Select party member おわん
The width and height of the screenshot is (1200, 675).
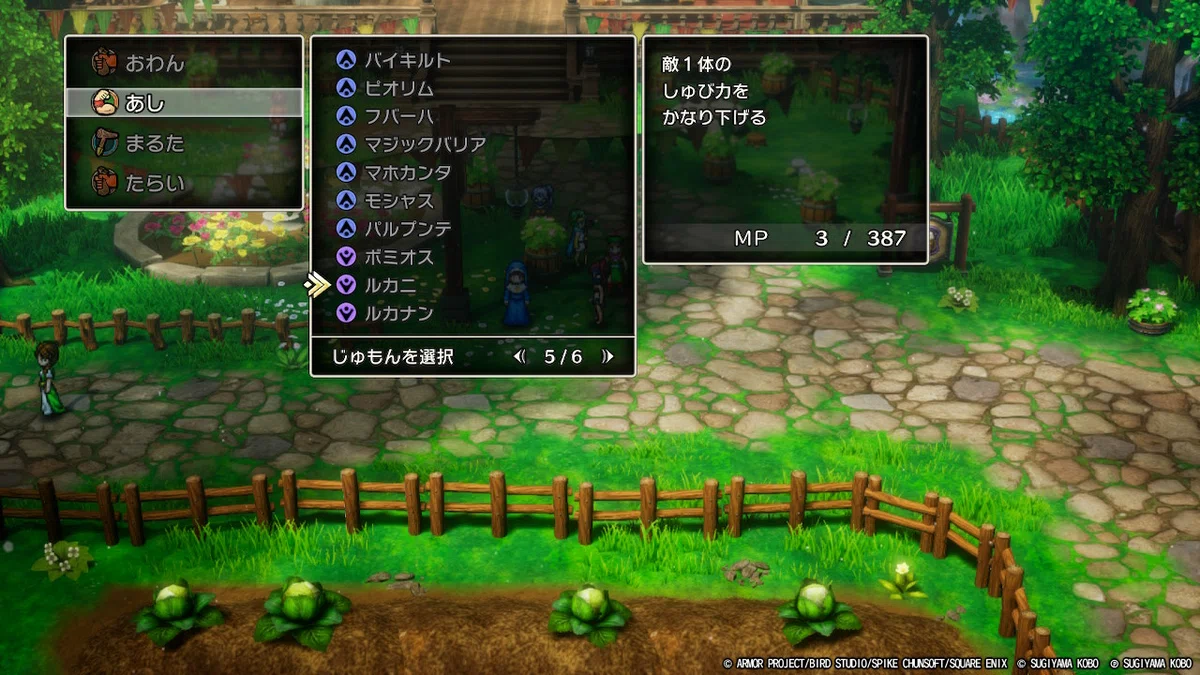pos(155,63)
